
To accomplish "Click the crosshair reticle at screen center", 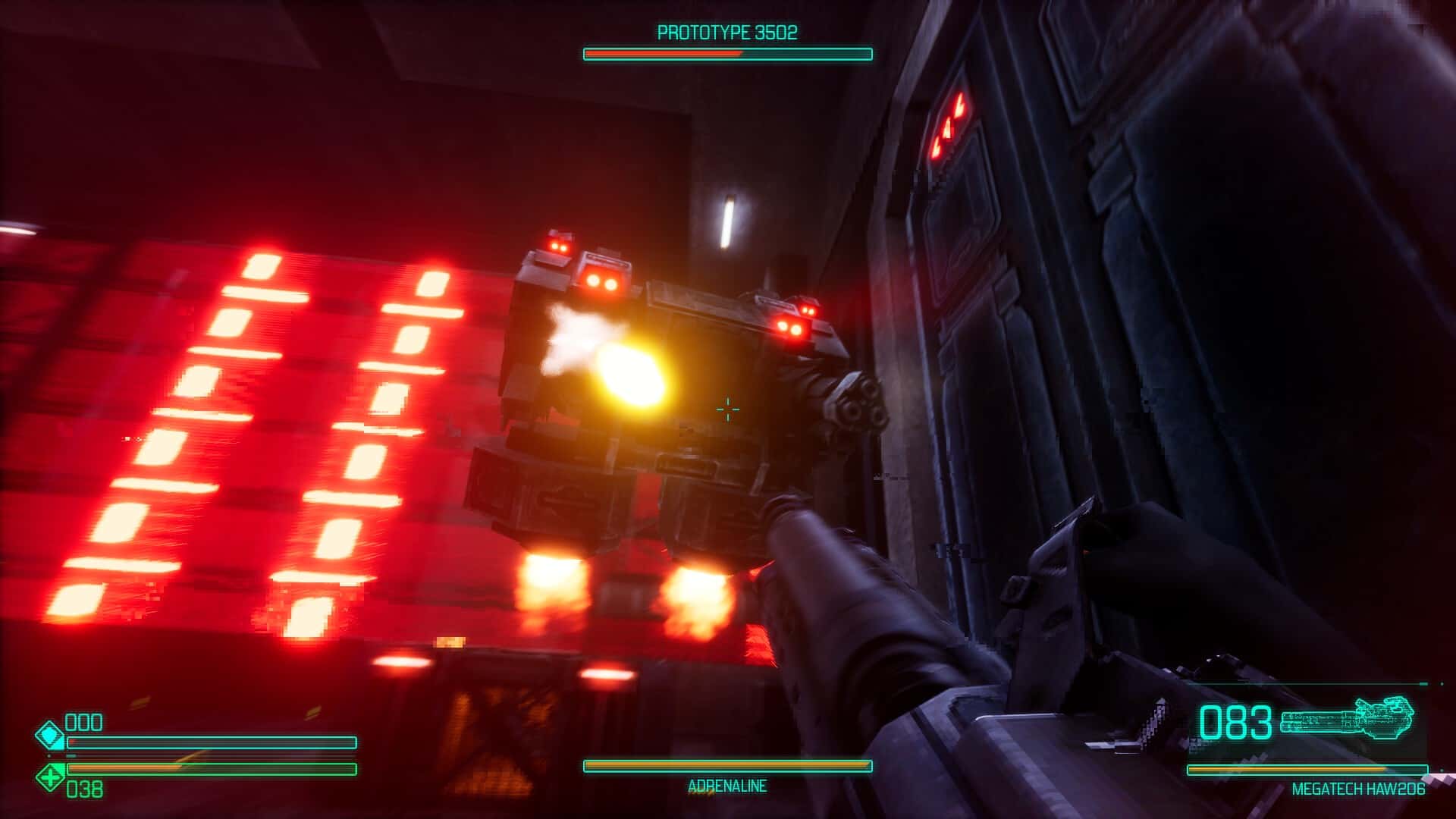I will (x=727, y=409).
